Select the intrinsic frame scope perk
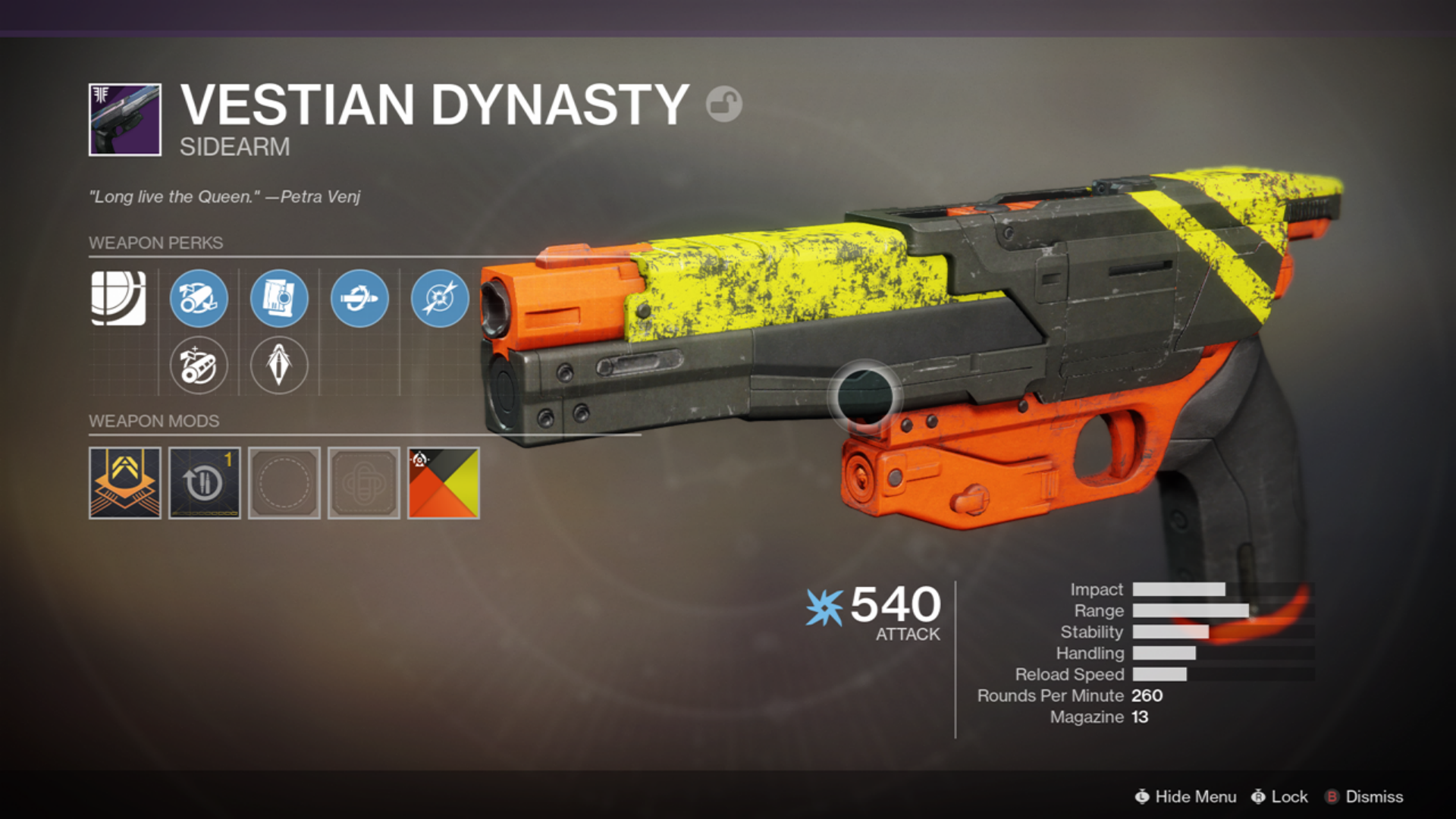1456x819 pixels. [x=120, y=299]
